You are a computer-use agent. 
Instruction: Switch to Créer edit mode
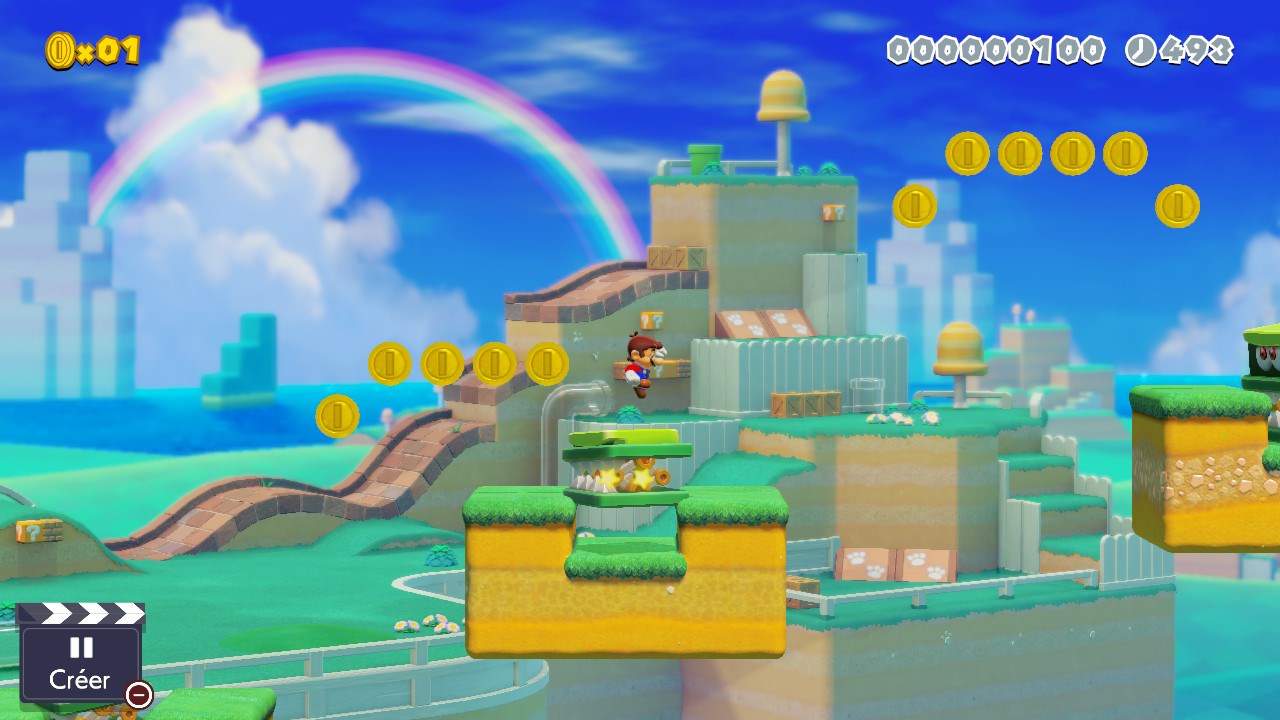[x=80, y=662]
